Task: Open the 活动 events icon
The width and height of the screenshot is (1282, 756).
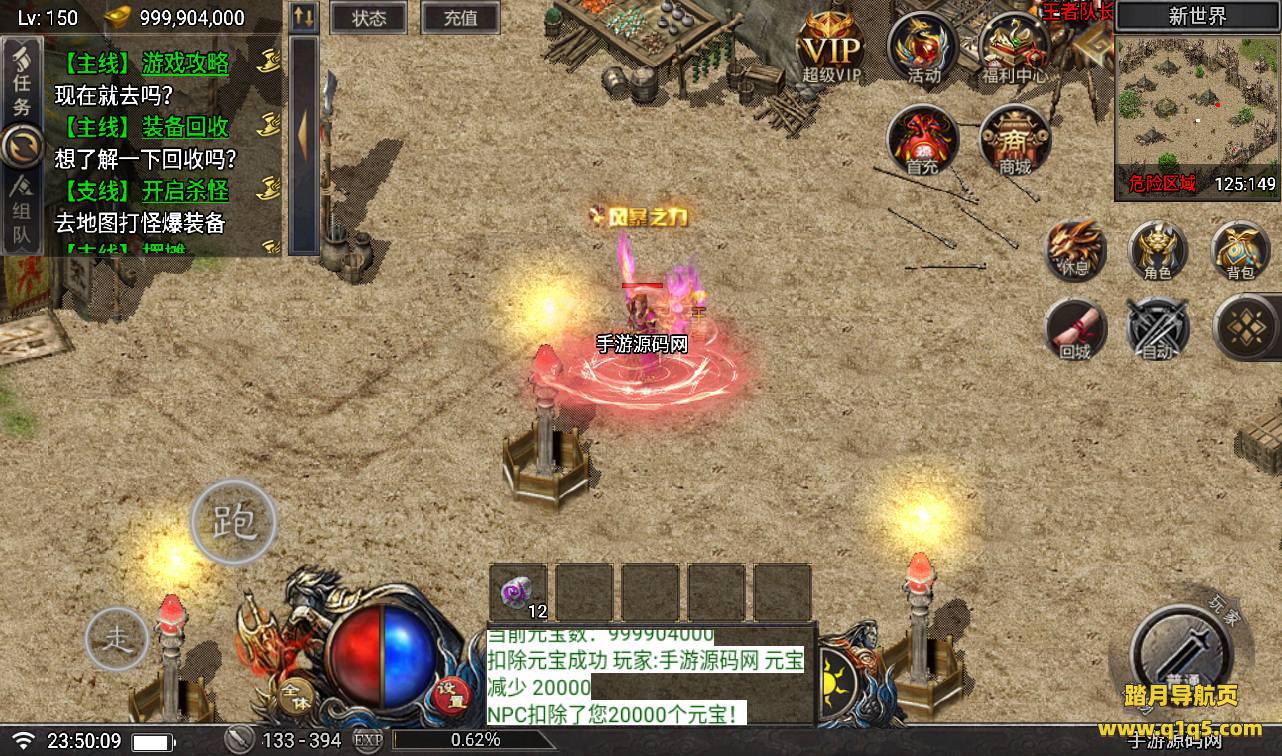Action: coord(923,48)
